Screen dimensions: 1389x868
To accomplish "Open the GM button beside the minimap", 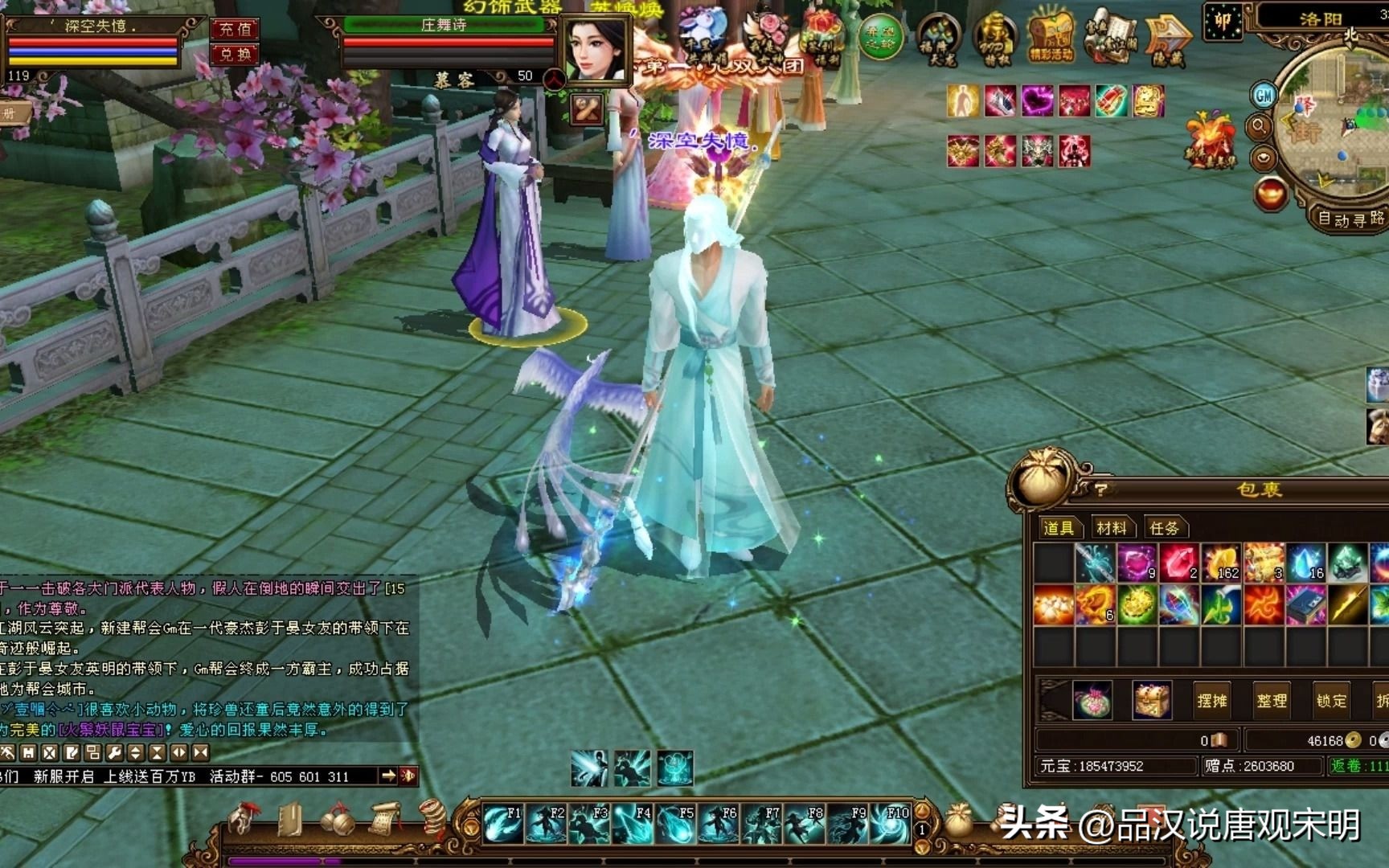I will [x=1264, y=96].
